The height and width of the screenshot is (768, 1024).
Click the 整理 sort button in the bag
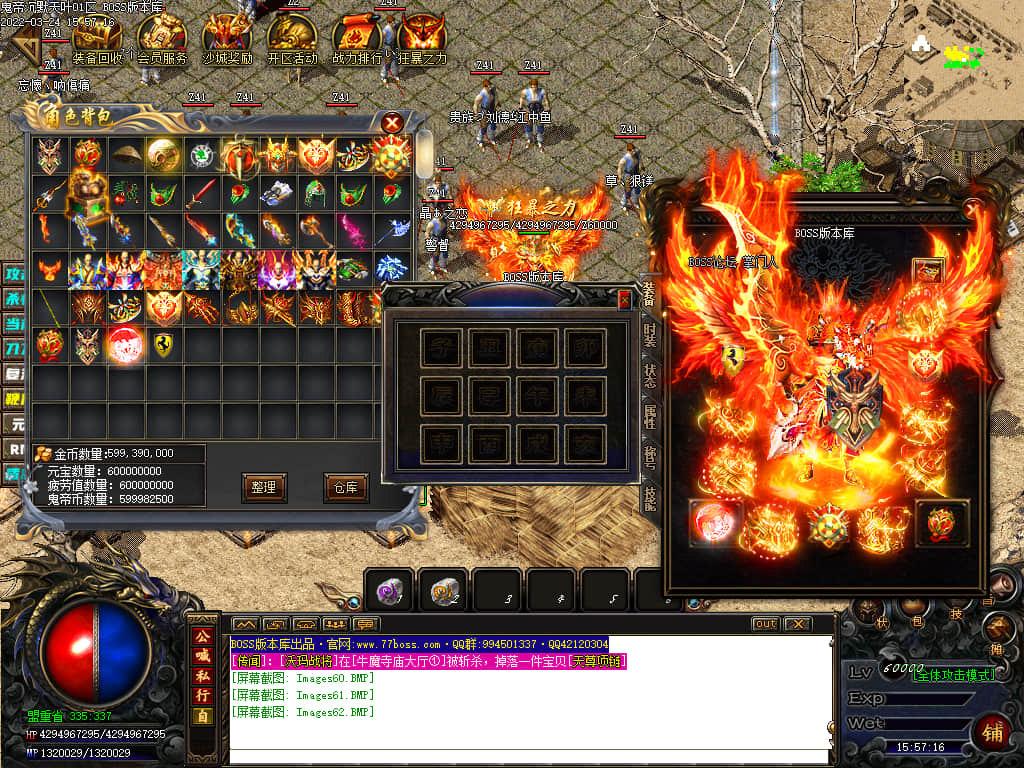pos(264,487)
